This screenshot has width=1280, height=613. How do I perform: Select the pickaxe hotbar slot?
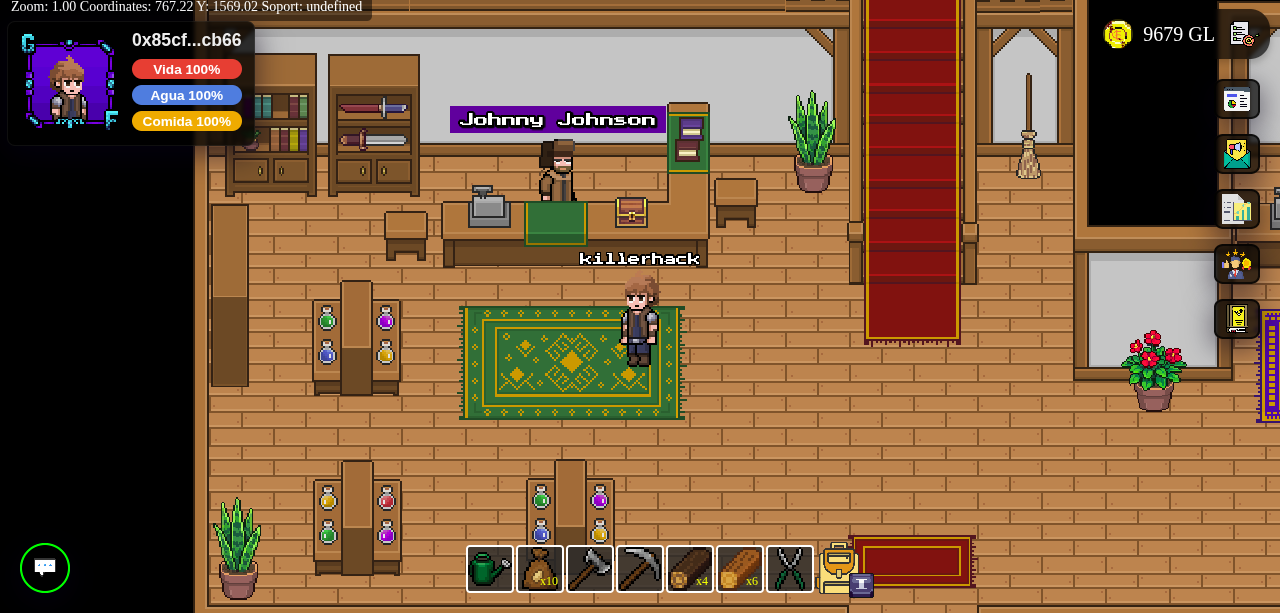640,569
